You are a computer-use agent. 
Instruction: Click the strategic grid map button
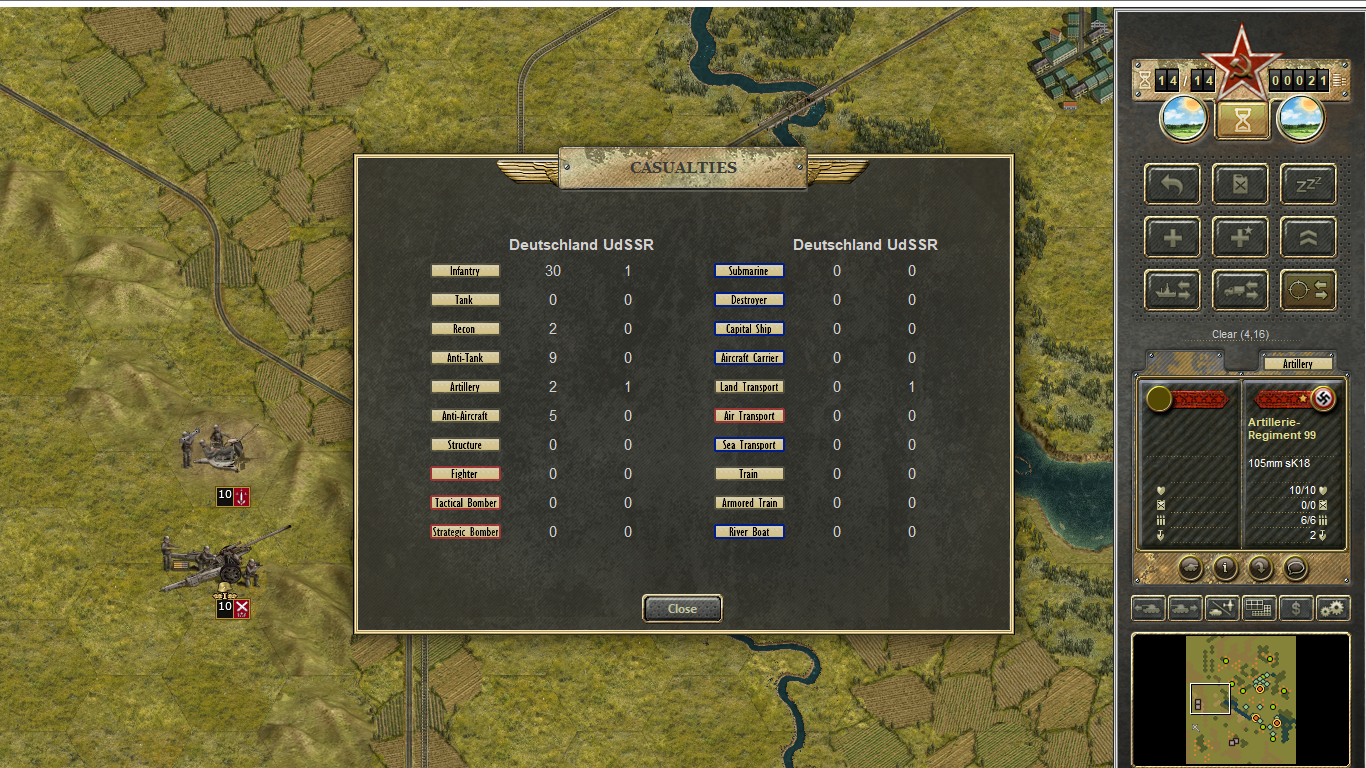(x=1258, y=607)
